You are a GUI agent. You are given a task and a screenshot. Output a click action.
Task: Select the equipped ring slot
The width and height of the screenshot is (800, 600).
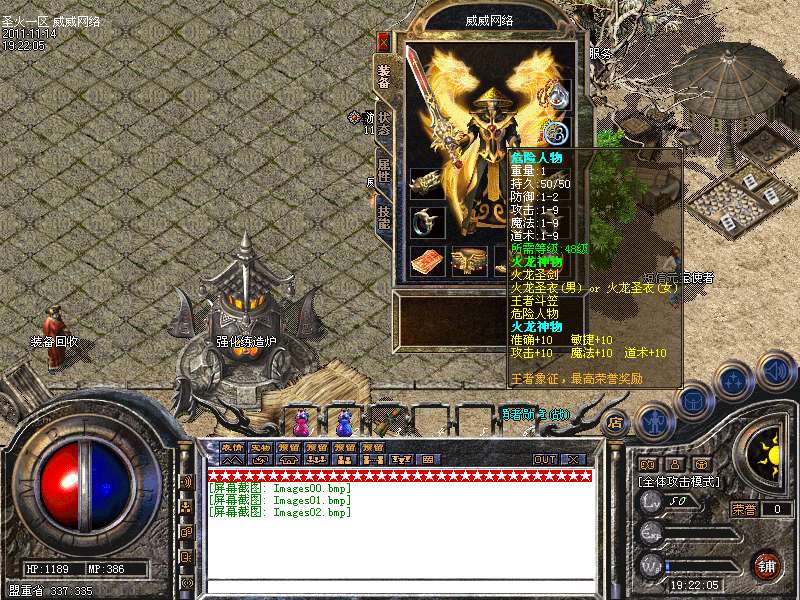pyautogui.click(x=428, y=221)
